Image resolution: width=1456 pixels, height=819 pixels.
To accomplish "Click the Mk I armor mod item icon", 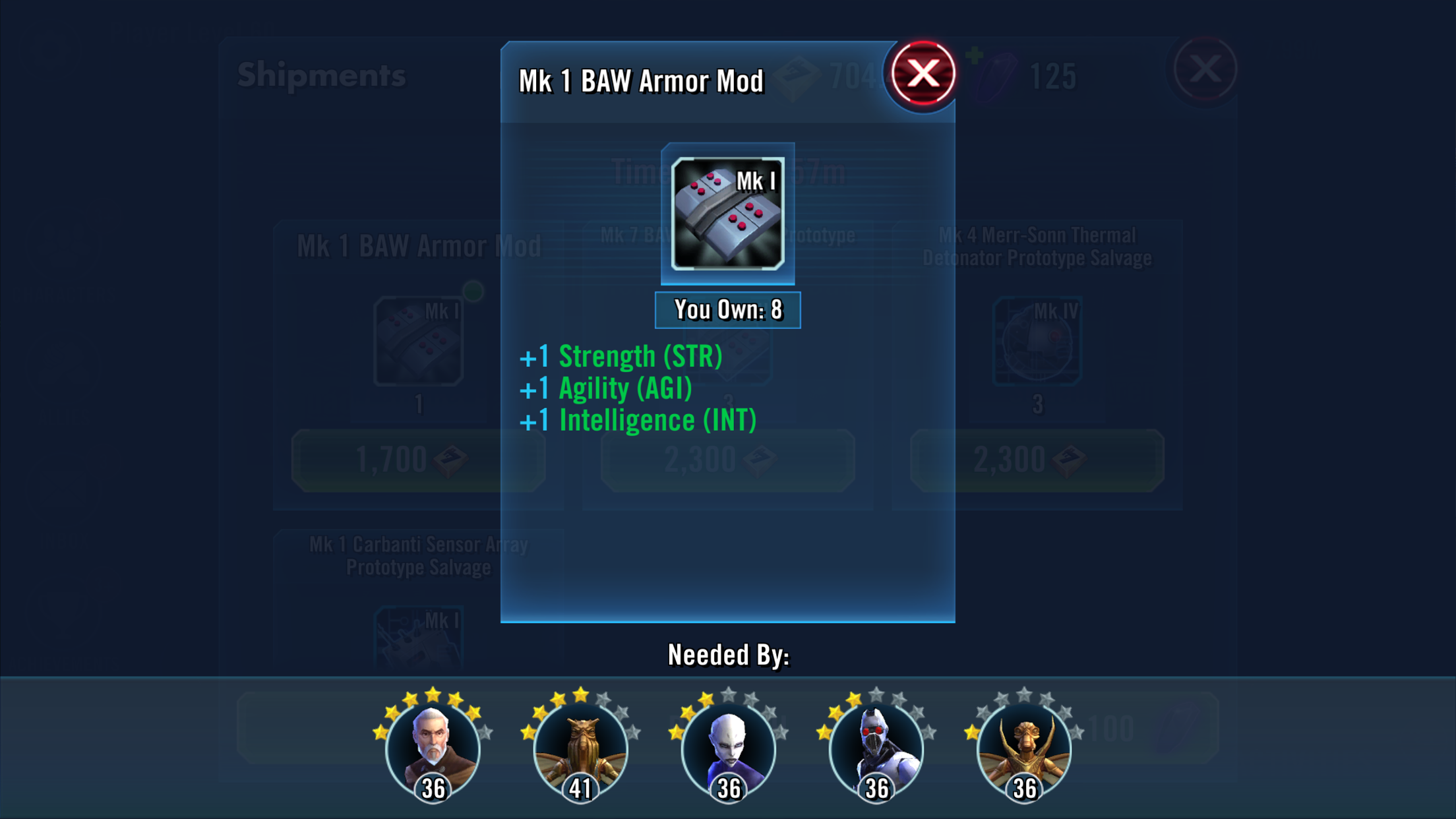I will coord(727,214).
